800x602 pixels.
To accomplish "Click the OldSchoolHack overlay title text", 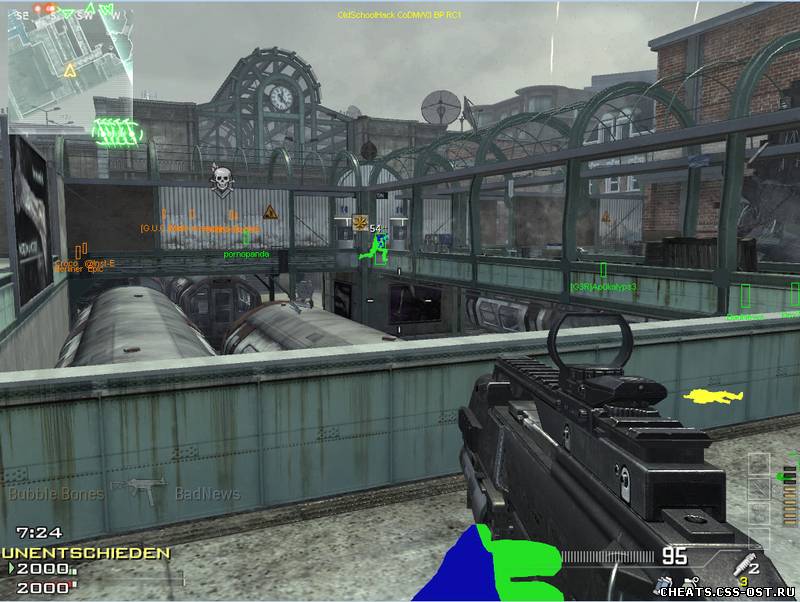I will pos(399,15).
